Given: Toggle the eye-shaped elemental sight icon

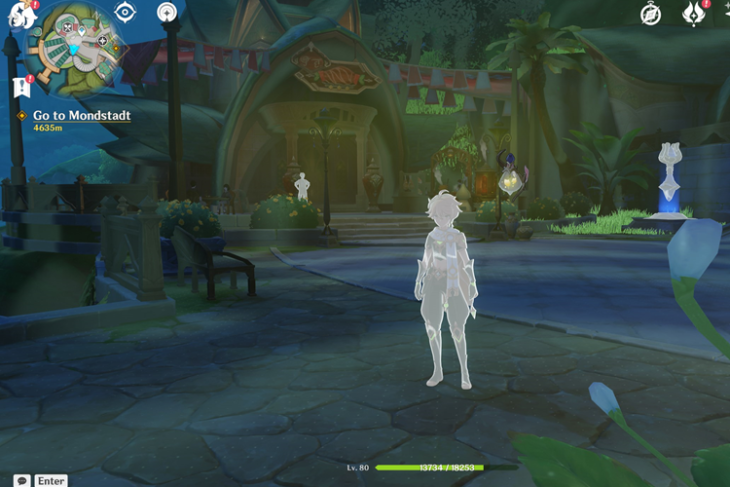Looking at the screenshot, I should pos(125,12).
